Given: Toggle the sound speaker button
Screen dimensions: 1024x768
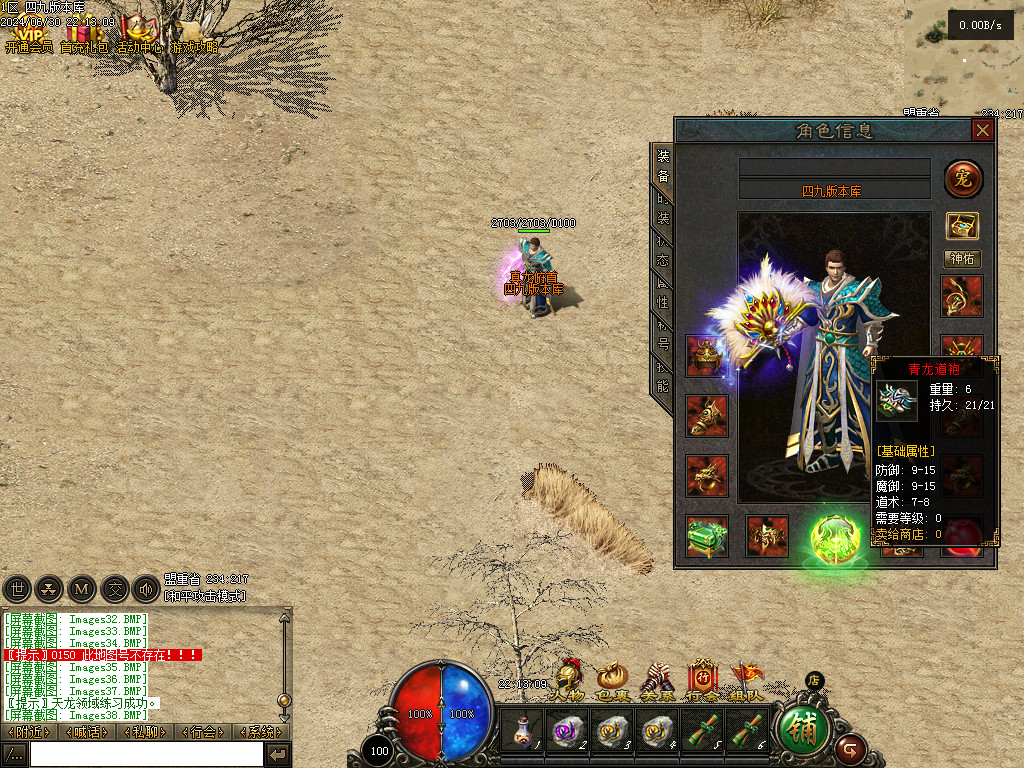Looking at the screenshot, I should tap(147, 589).
